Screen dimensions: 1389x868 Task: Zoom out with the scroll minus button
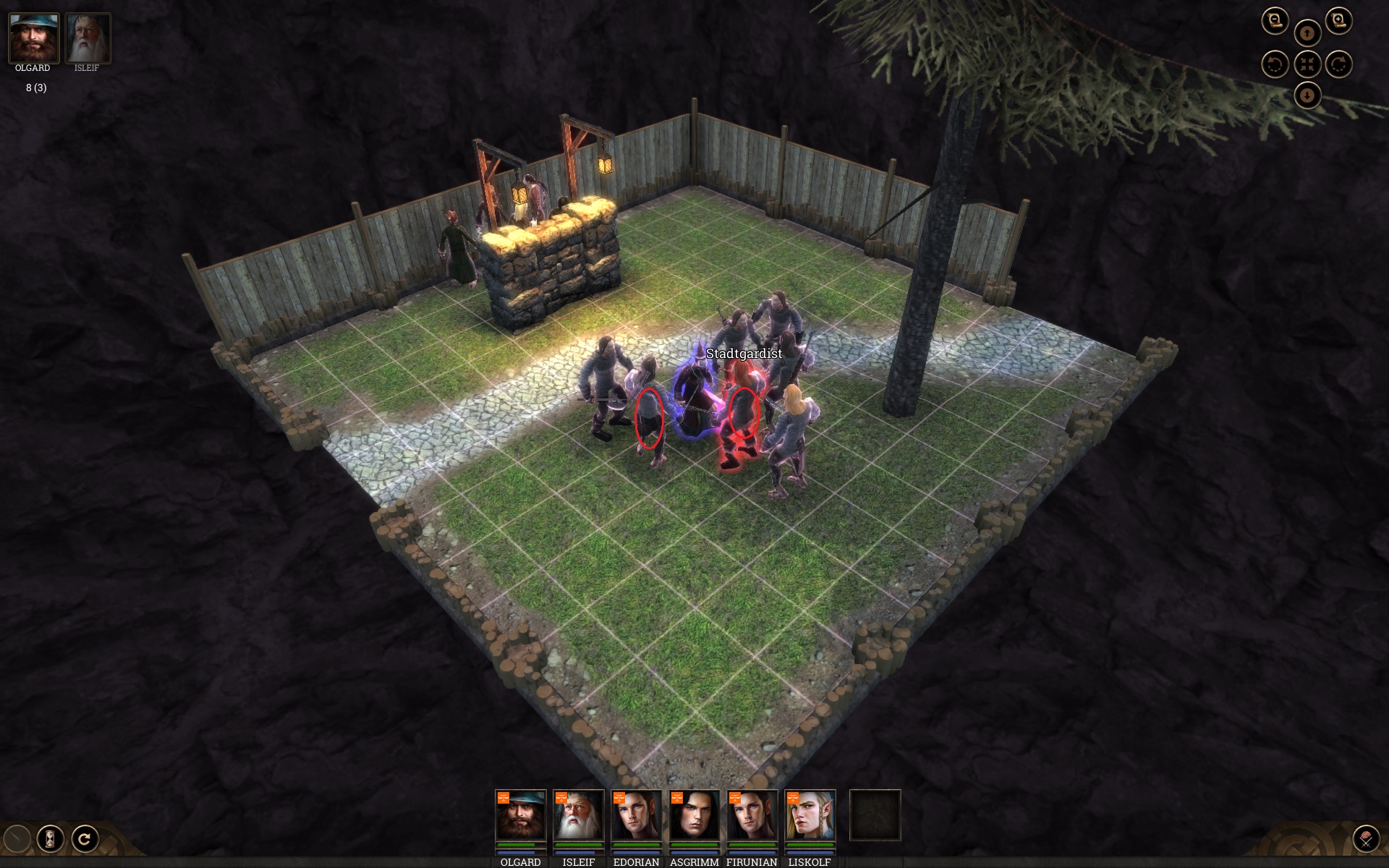coord(1275,20)
